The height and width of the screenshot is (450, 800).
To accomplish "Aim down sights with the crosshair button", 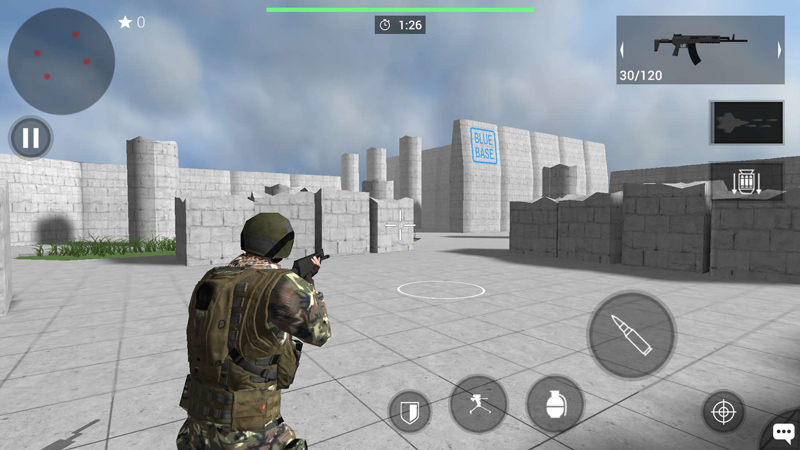I will point(723,410).
